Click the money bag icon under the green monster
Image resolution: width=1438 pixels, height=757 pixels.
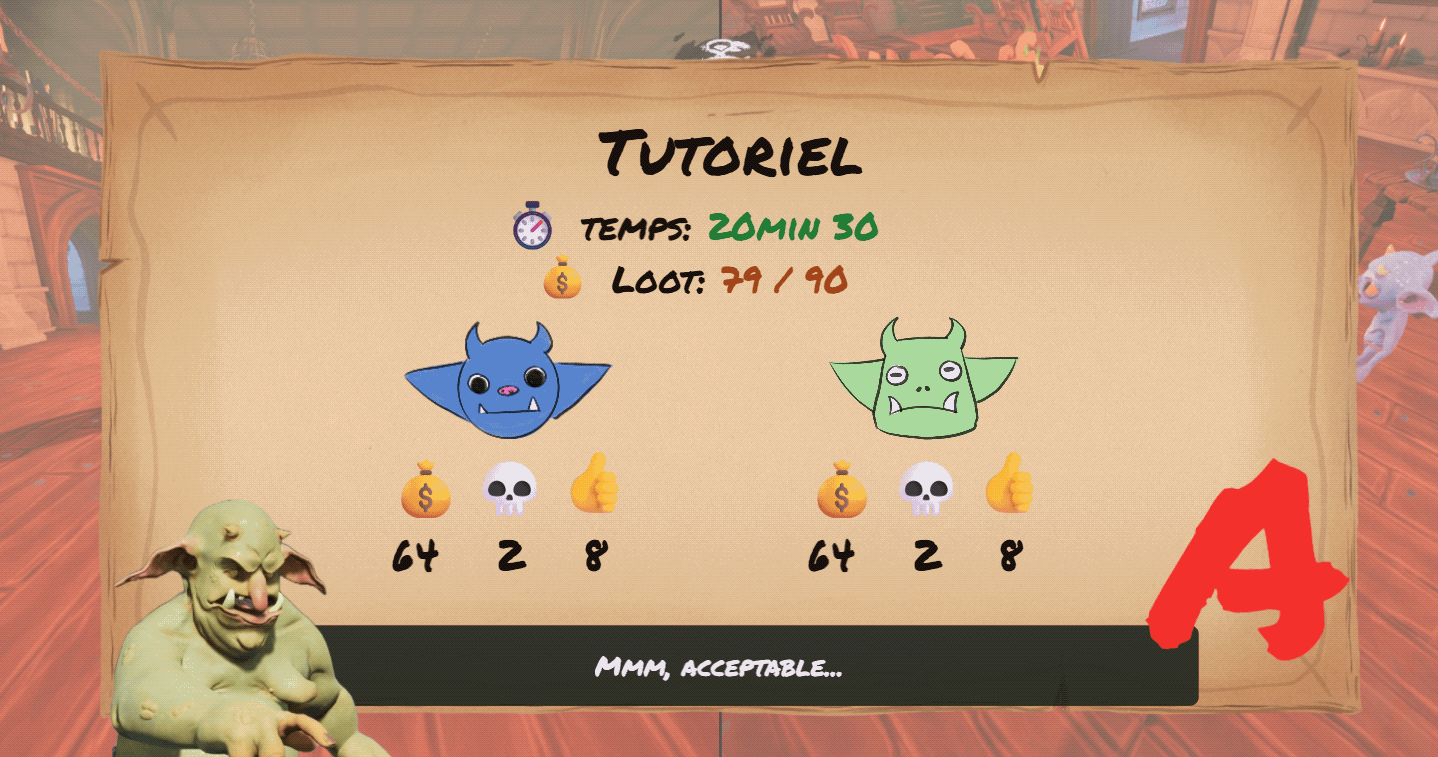tap(843, 492)
